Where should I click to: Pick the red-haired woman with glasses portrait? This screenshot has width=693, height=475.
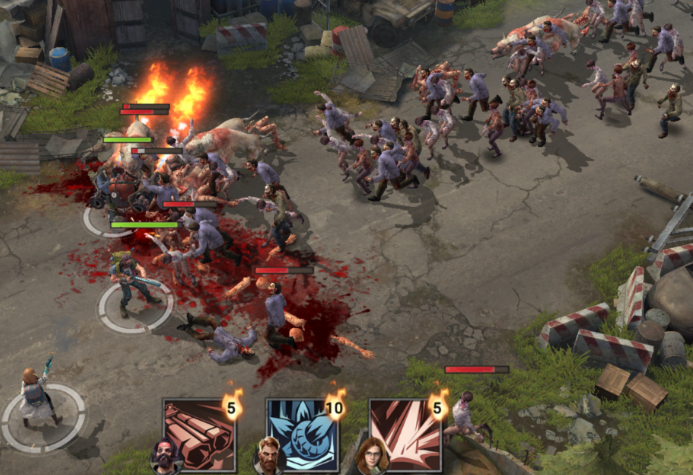371,456
